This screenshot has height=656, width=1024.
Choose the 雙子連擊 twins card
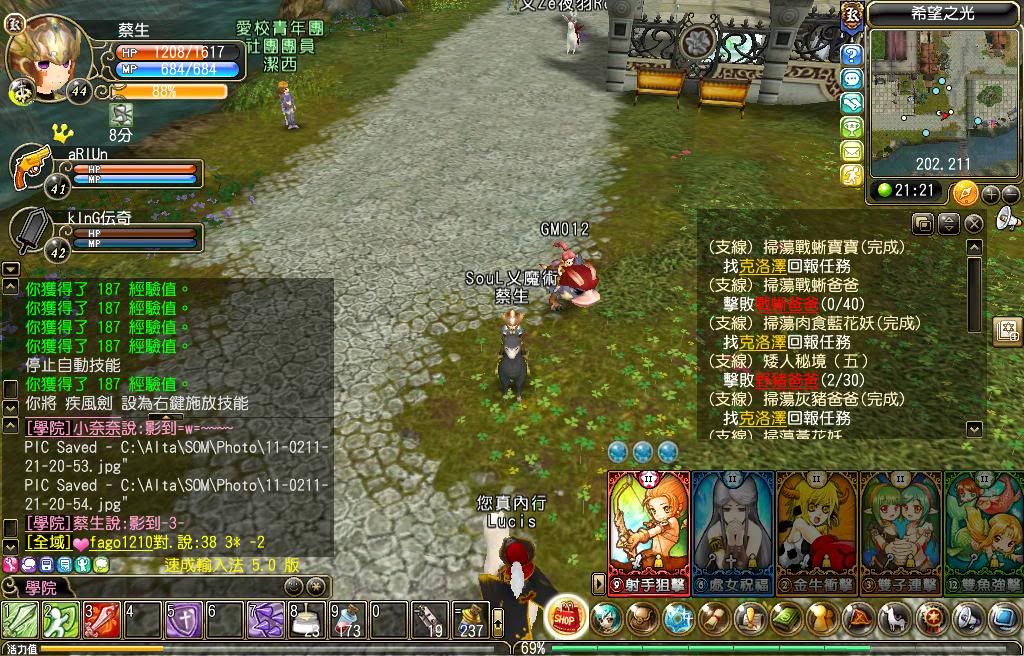tap(900, 528)
